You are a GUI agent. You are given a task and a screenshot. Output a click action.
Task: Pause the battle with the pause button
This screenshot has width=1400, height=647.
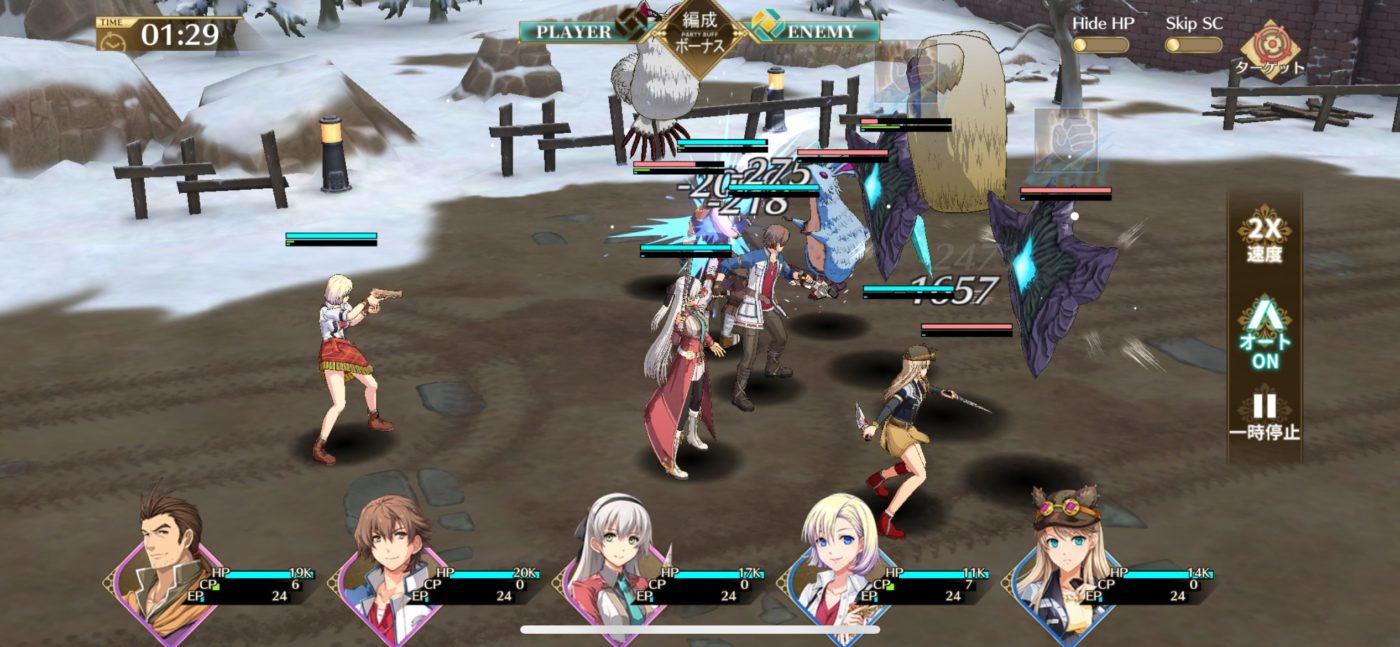pyautogui.click(x=1264, y=417)
